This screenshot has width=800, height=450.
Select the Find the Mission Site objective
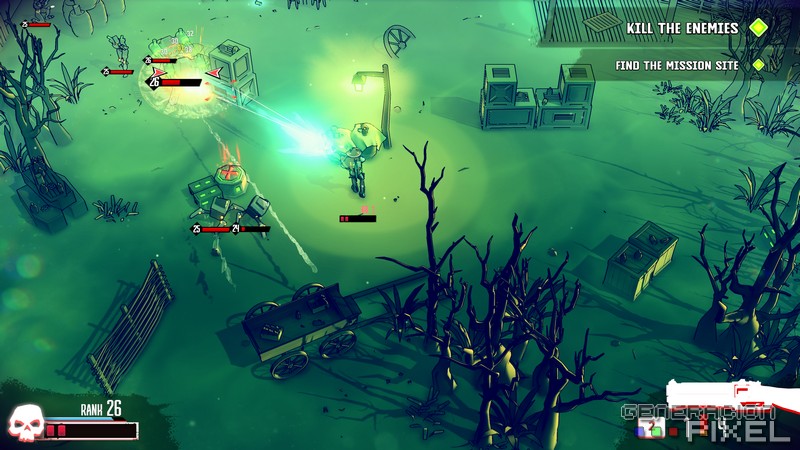(678, 66)
